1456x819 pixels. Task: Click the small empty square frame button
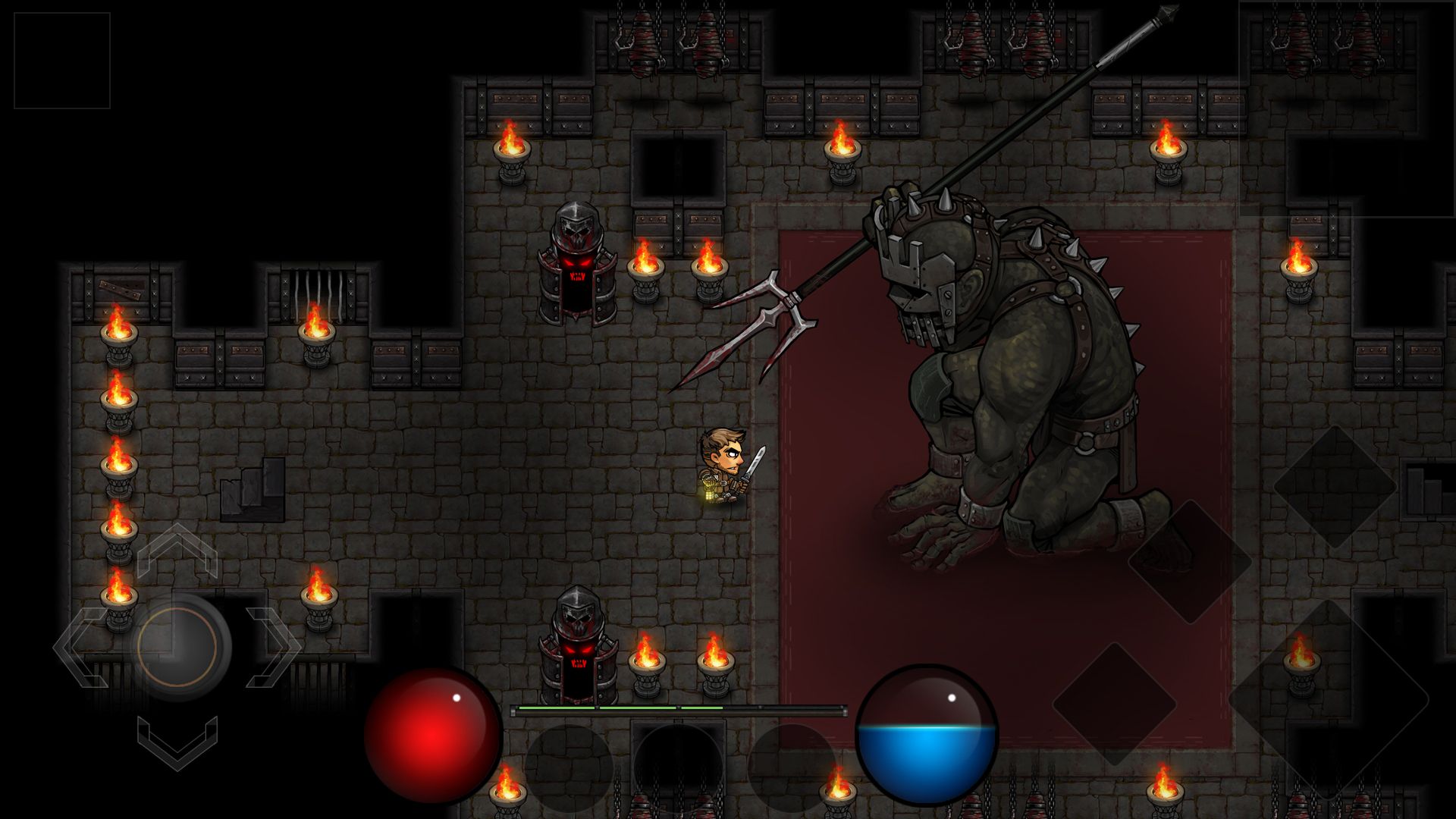coord(62,61)
